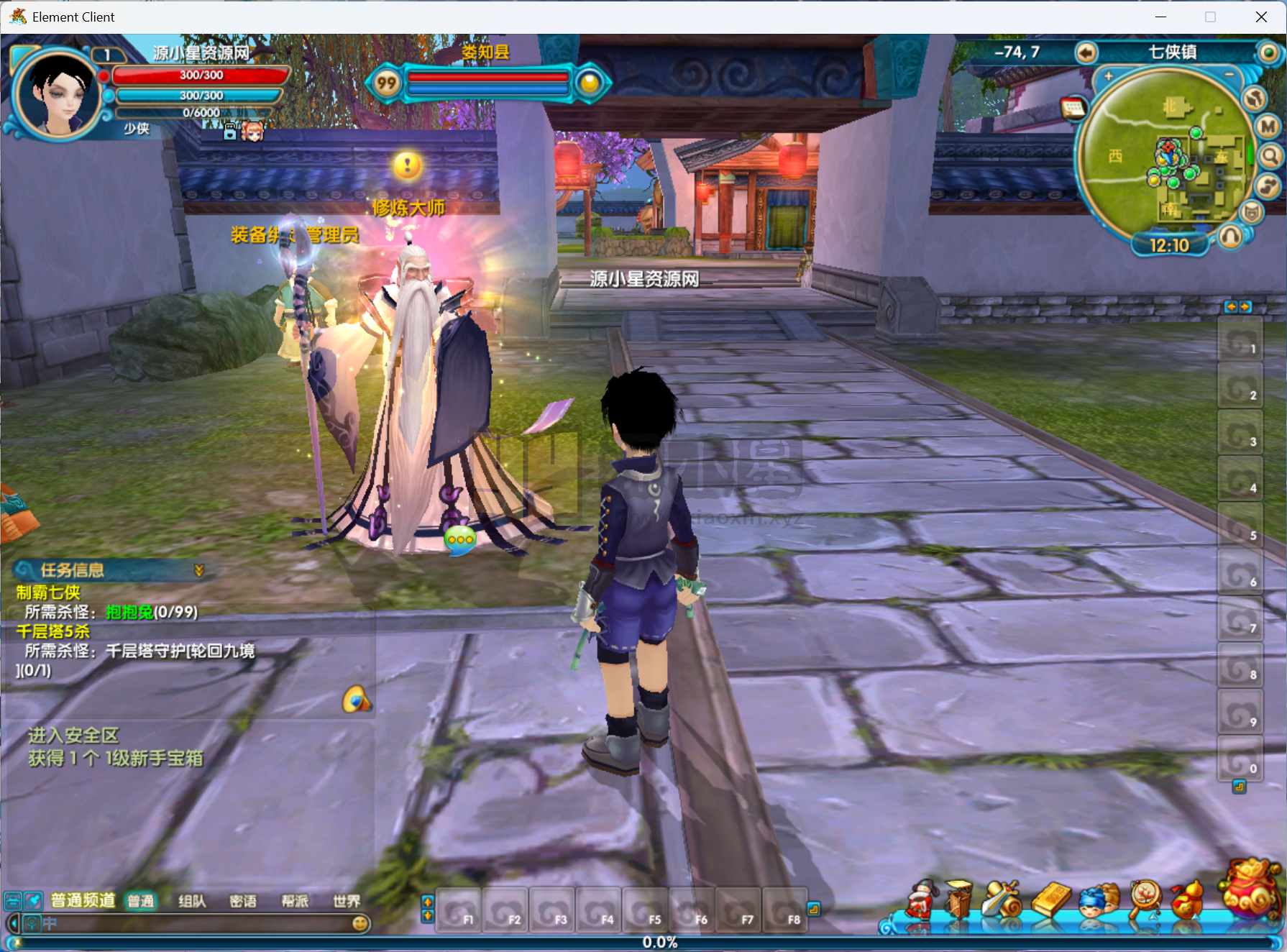Screen dimensions: 1287x952
Task: Open the world map with the M button
Action: tap(1268, 127)
